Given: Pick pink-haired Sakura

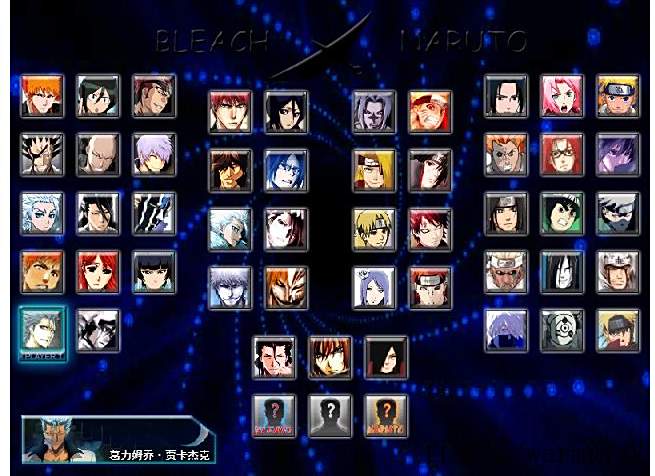Looking at the screenshot, I should (562, 95).
